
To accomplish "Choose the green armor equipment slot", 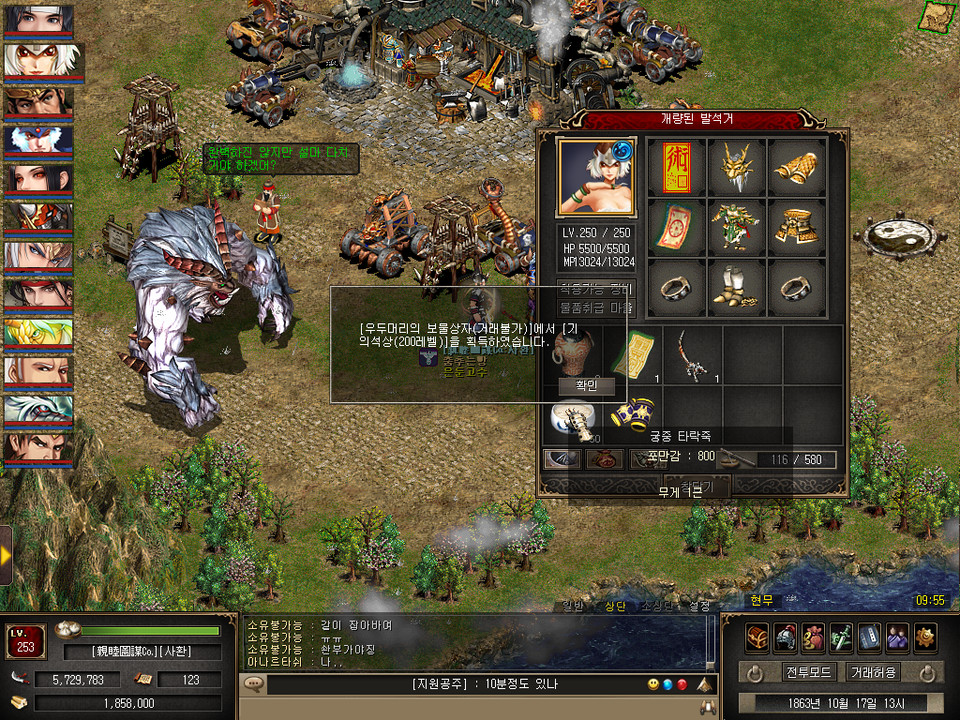I will point(737,227).
